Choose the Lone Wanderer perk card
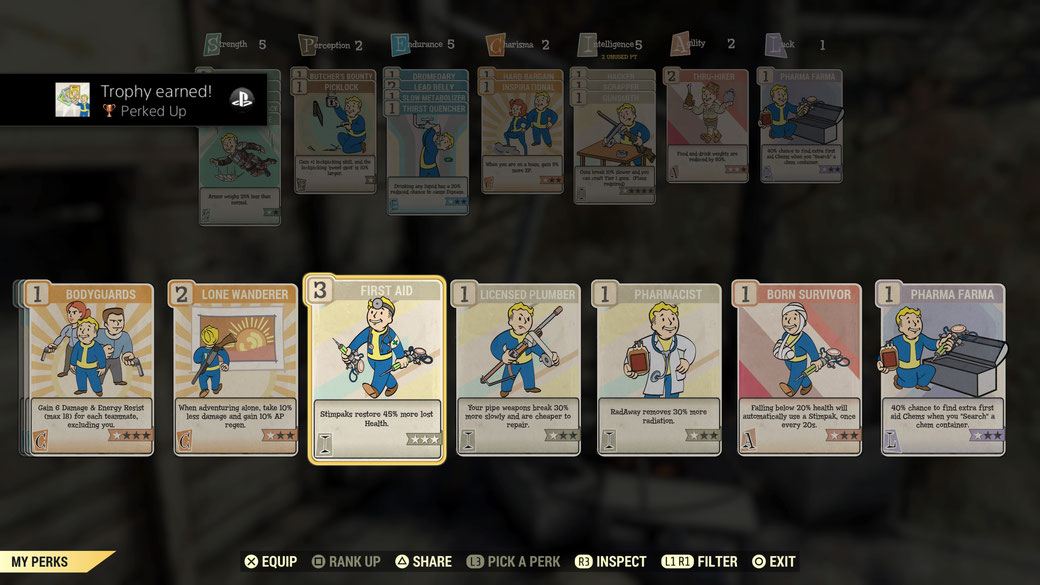 (236, 370)
